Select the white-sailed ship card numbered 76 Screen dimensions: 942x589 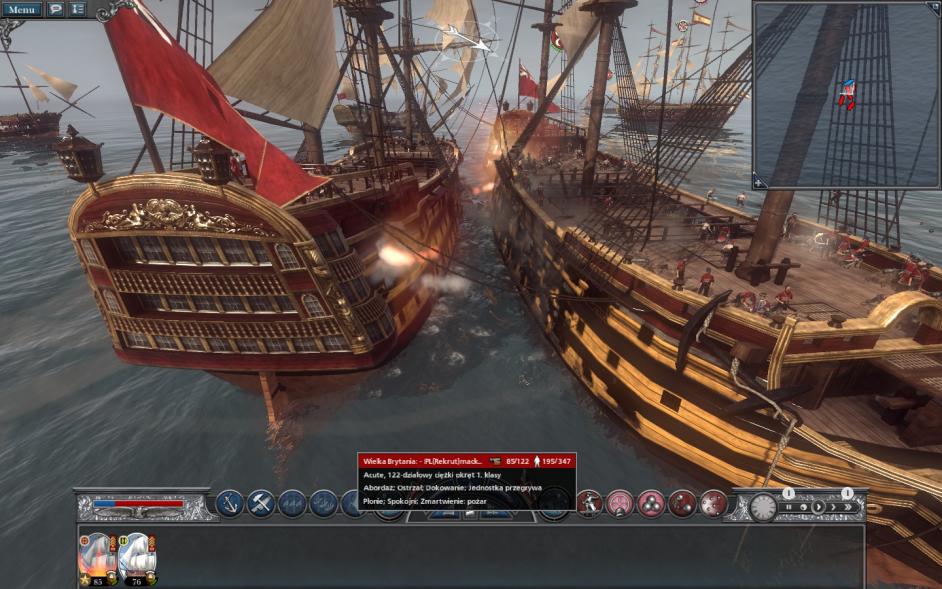[136, 557]
